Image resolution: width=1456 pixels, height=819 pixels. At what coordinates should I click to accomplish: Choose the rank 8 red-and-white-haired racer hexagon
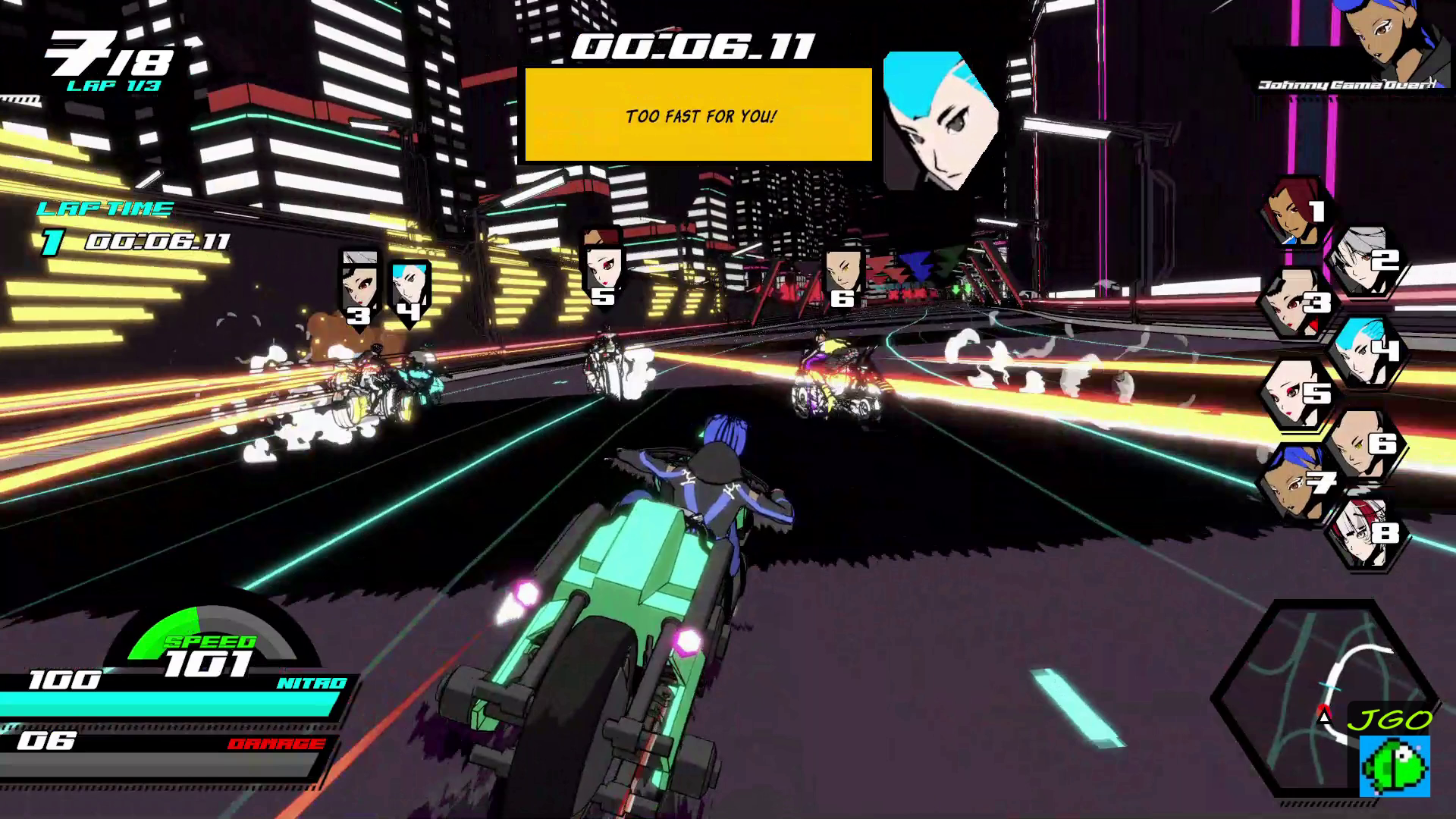[1367, 534]
